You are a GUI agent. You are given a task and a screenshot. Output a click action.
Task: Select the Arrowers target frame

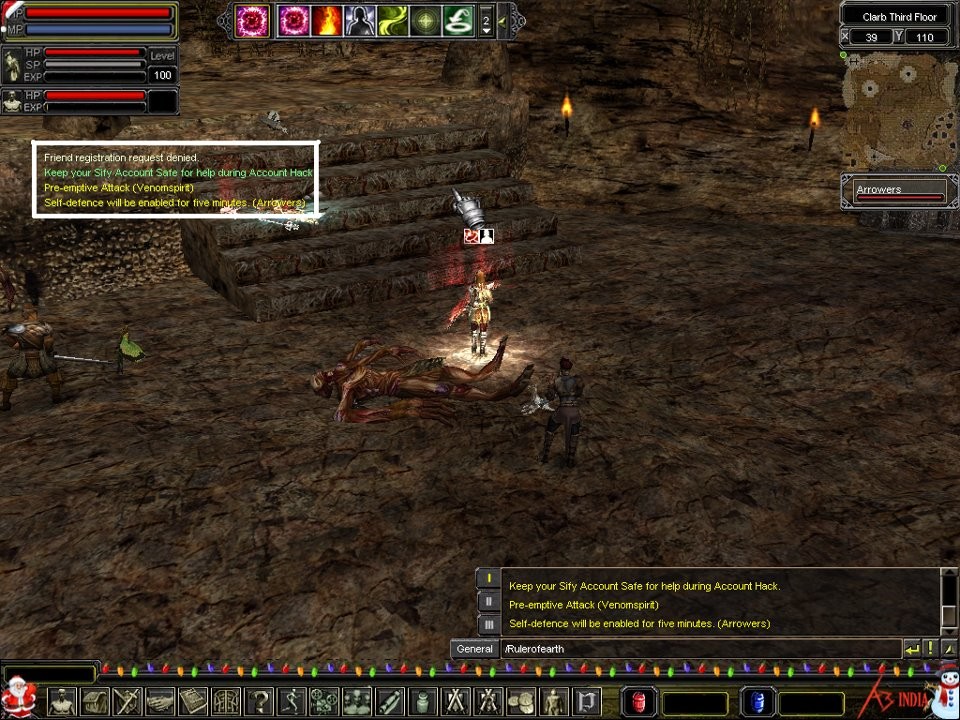(x=898, y=191)
